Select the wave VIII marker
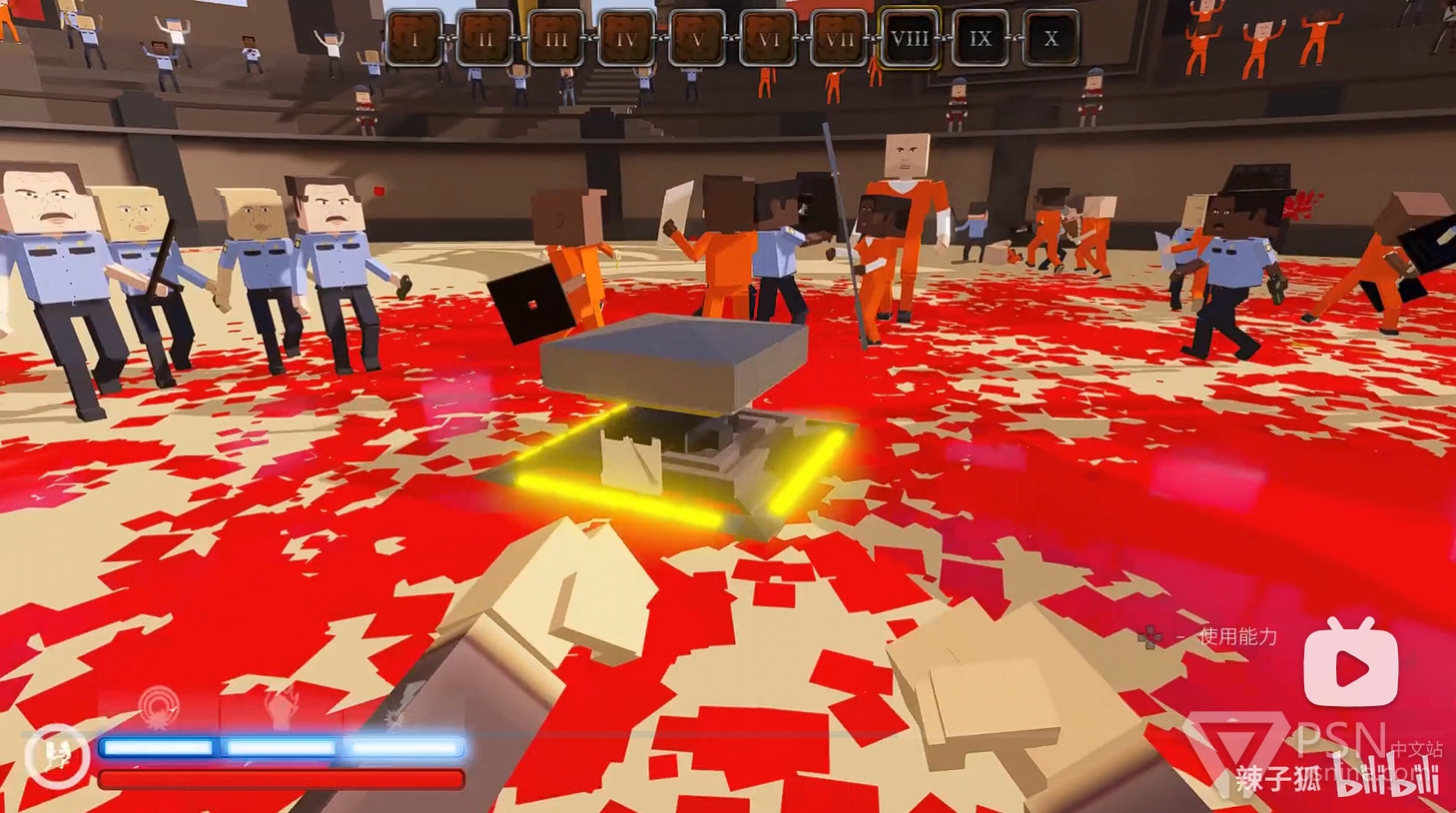 (909, 39)
